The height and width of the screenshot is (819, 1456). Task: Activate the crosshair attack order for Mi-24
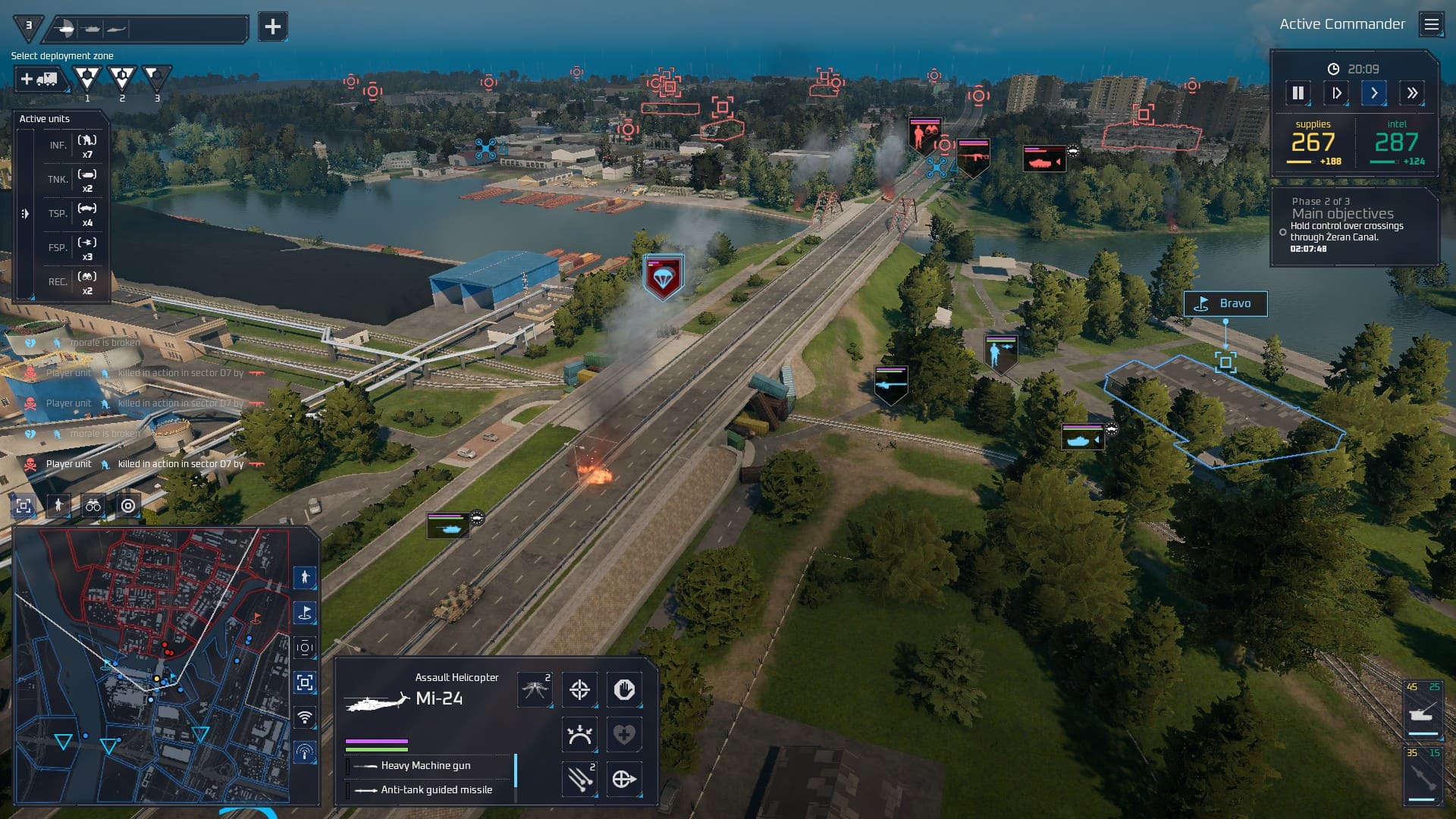click(x=579, y=690)
